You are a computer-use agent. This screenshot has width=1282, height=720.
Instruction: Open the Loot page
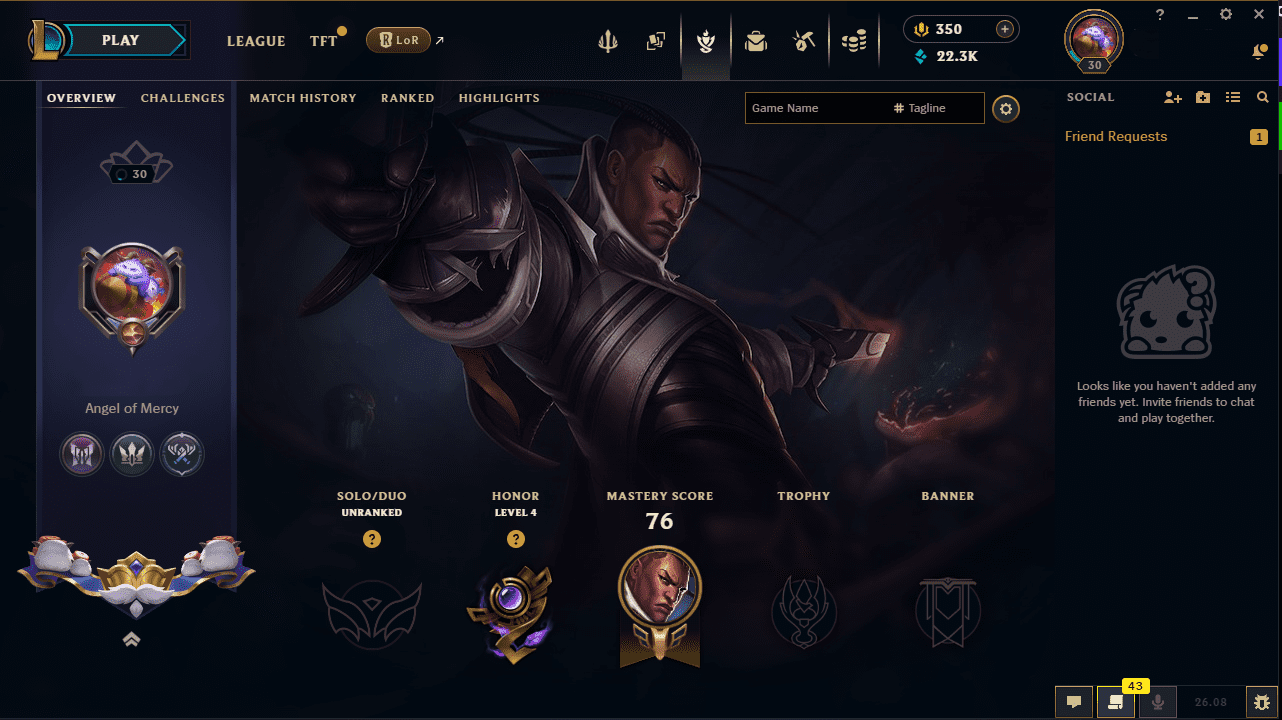(755, 41)
